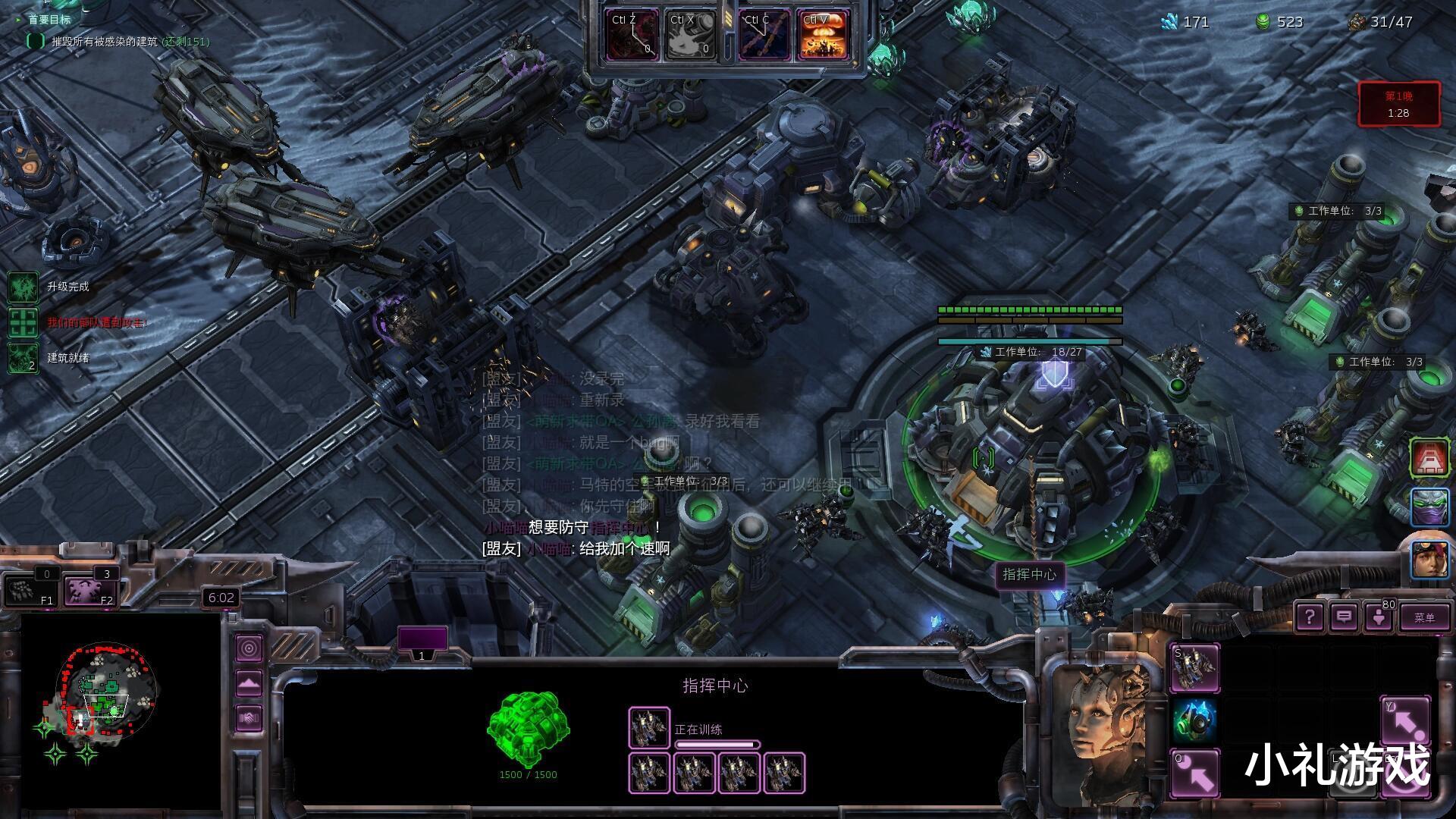Train a worker from the command card

(1195, 667)
